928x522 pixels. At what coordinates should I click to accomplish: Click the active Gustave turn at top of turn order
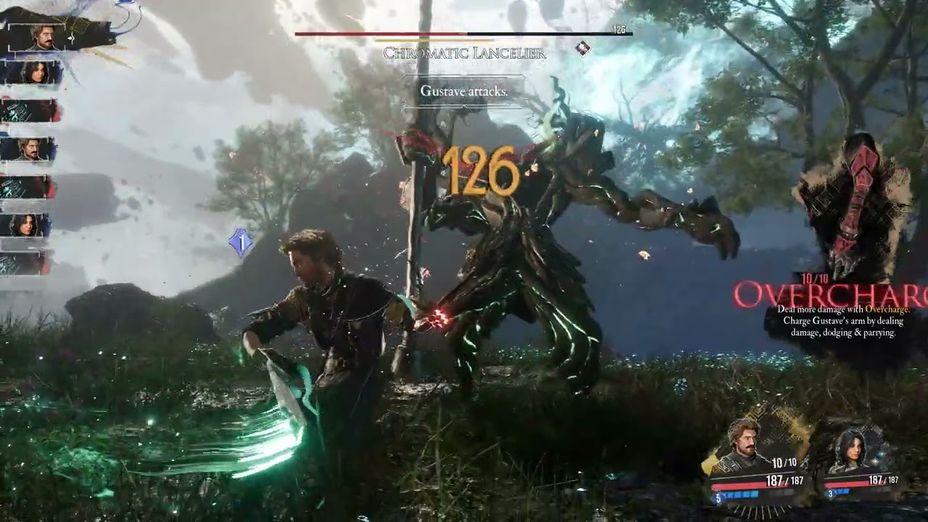[42, 36]
